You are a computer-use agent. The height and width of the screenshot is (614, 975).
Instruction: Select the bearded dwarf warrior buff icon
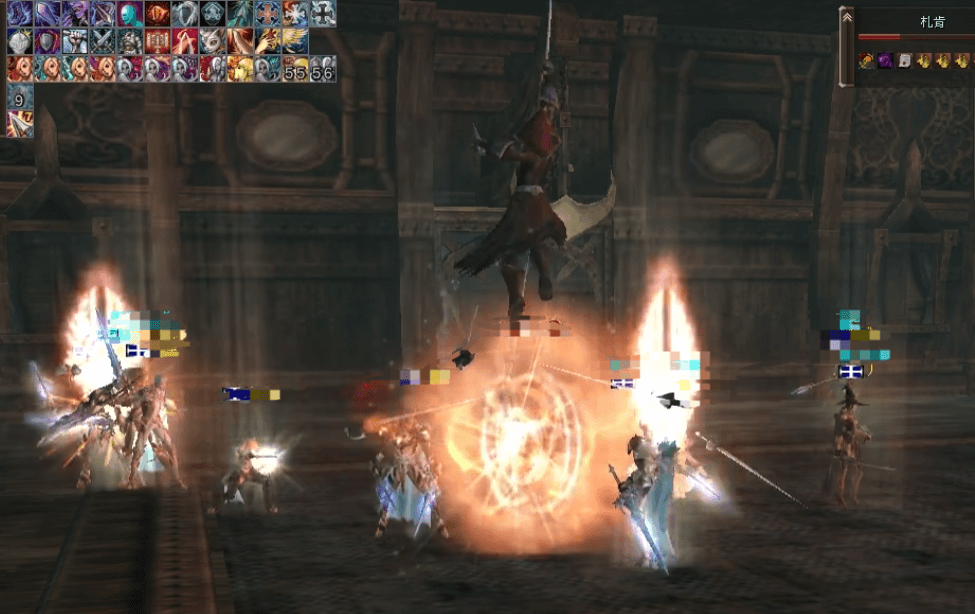130,41
